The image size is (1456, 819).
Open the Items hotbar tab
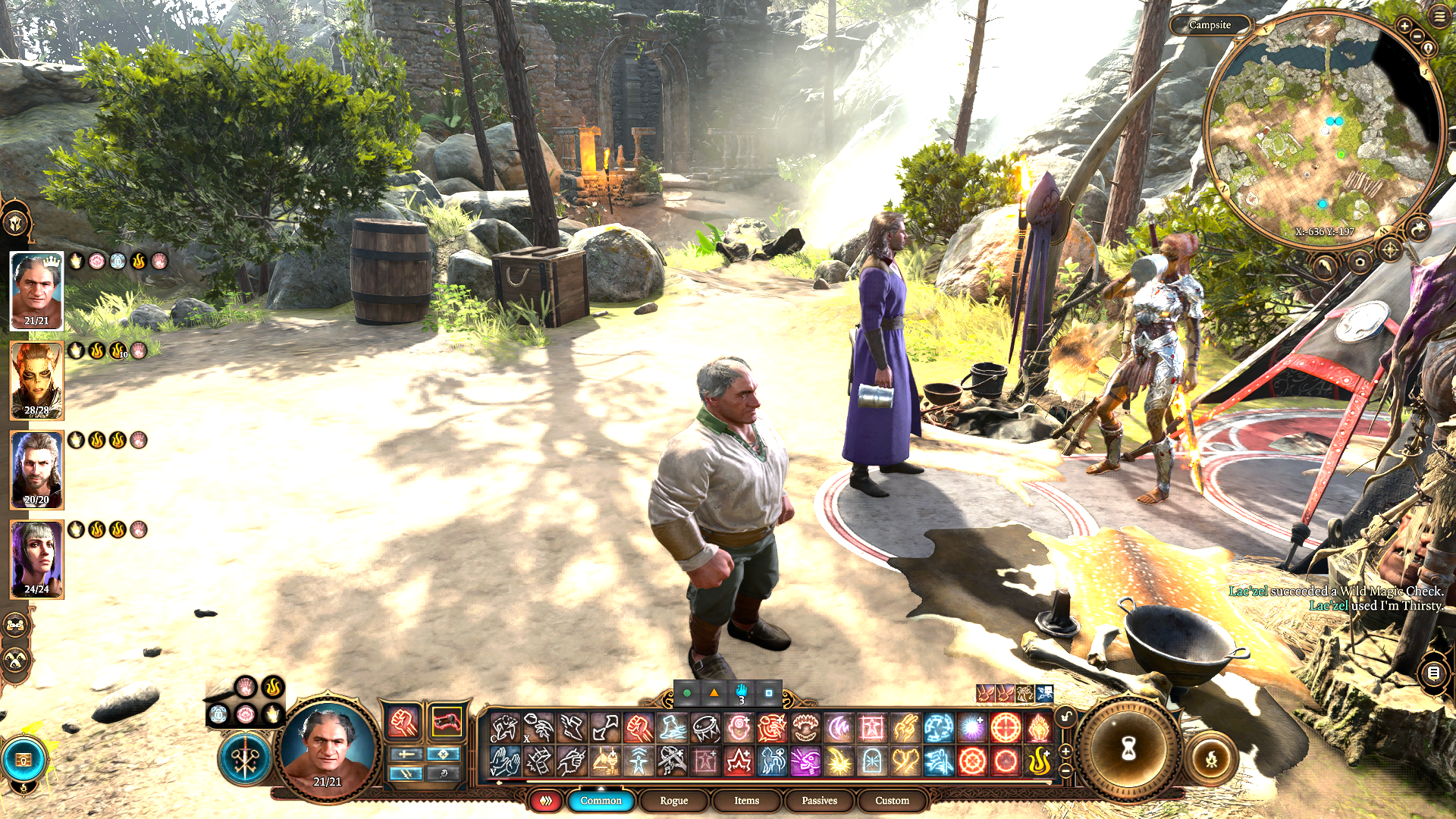(746, 800)
